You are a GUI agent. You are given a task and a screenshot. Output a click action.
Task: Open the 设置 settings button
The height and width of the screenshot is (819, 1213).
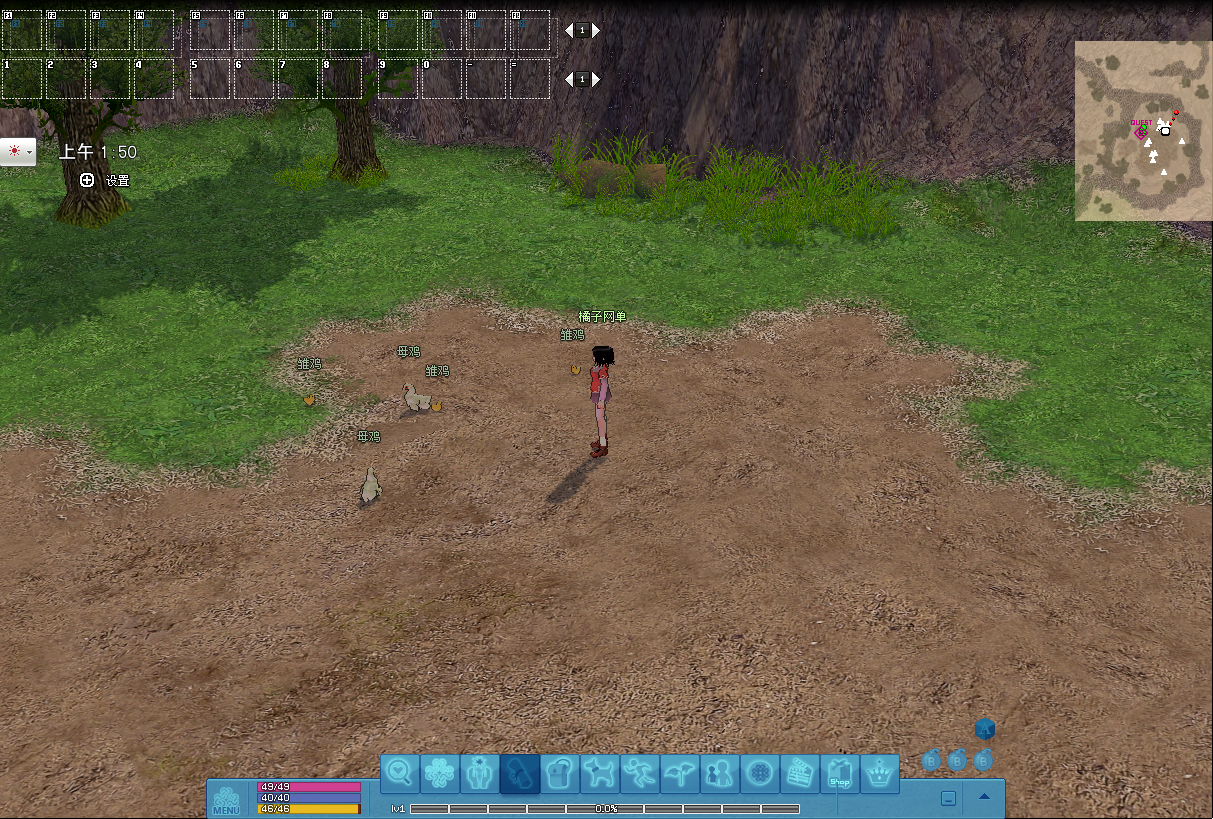[105, 181]
